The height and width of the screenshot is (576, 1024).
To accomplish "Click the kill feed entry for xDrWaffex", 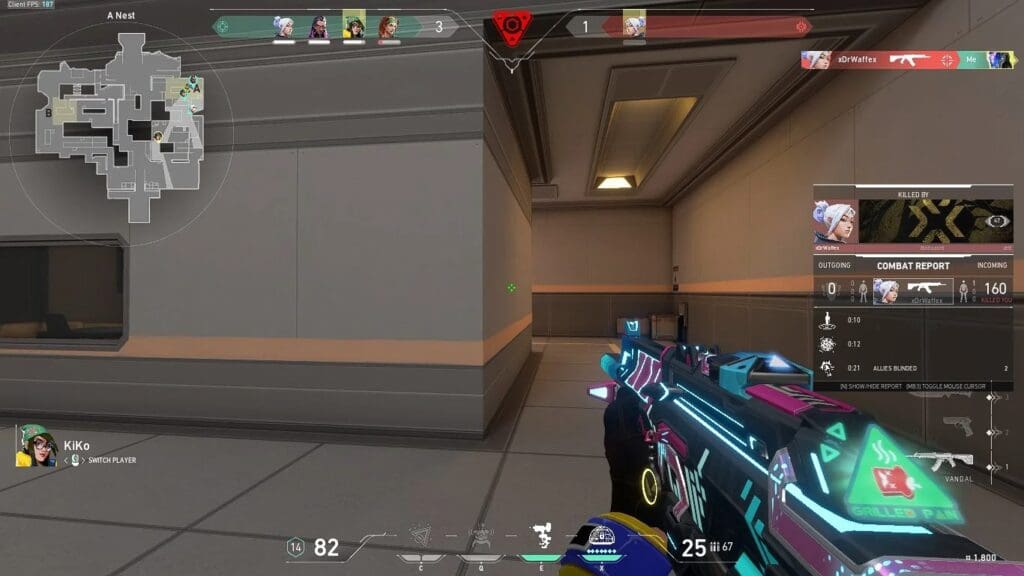I will click(907, 60).
